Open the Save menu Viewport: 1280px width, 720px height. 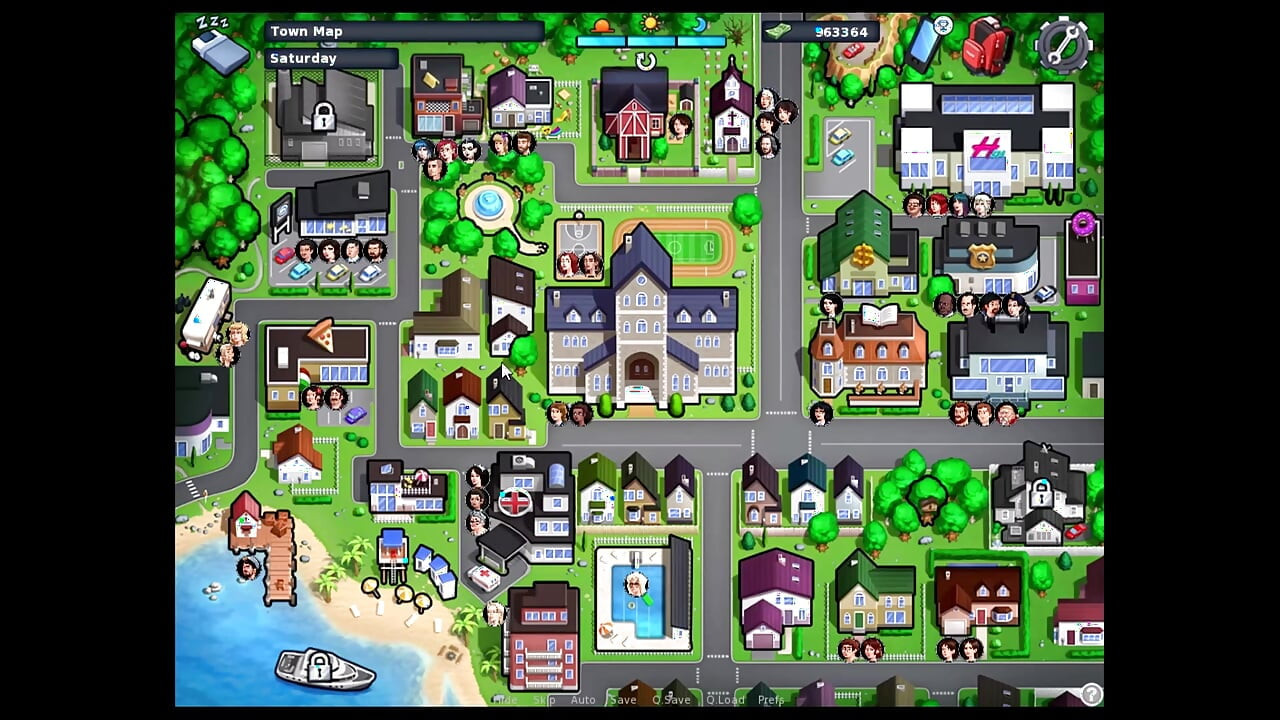pos(623,700)
